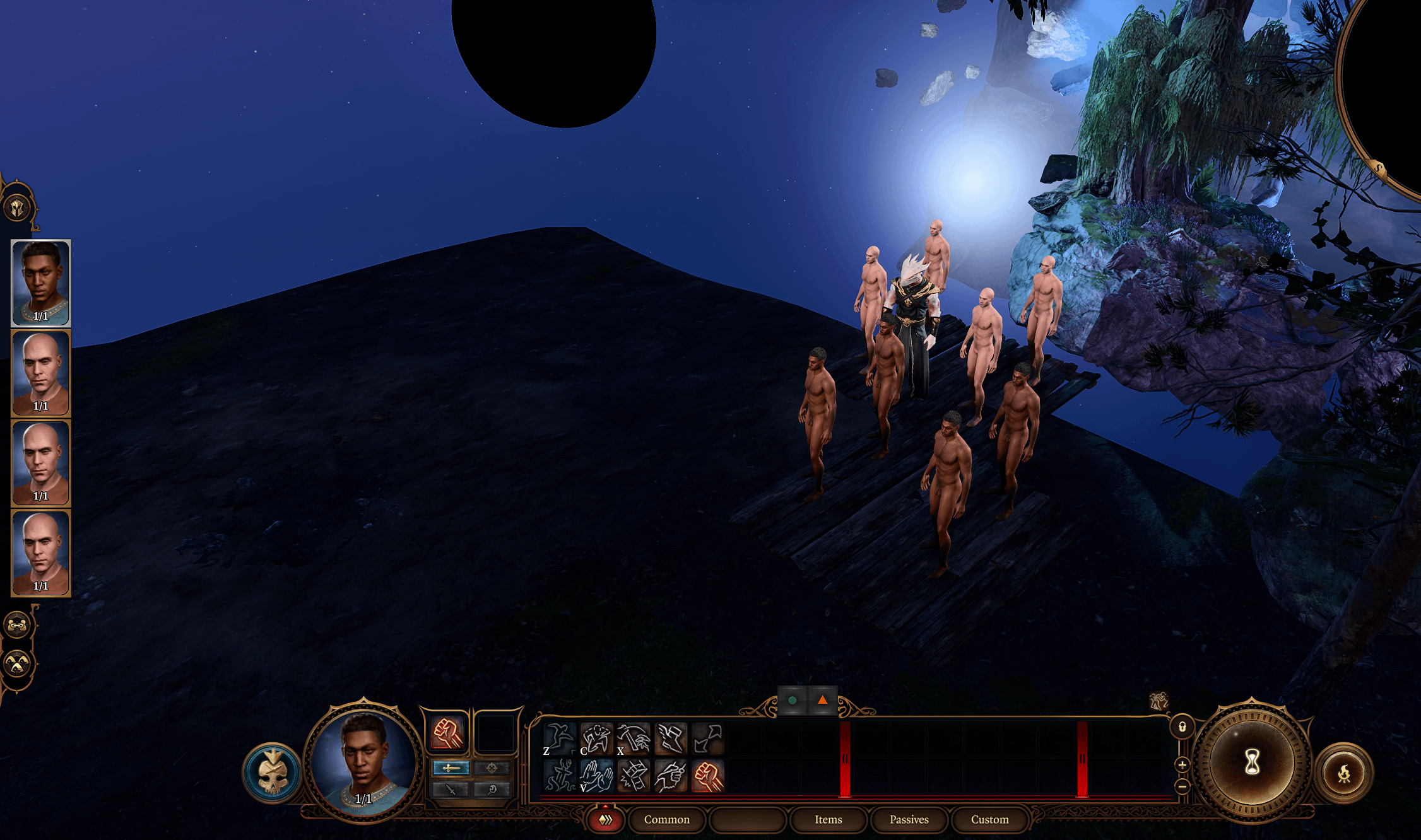
Task: Remove a hotbar row with the minus button
Action: 1182,786
